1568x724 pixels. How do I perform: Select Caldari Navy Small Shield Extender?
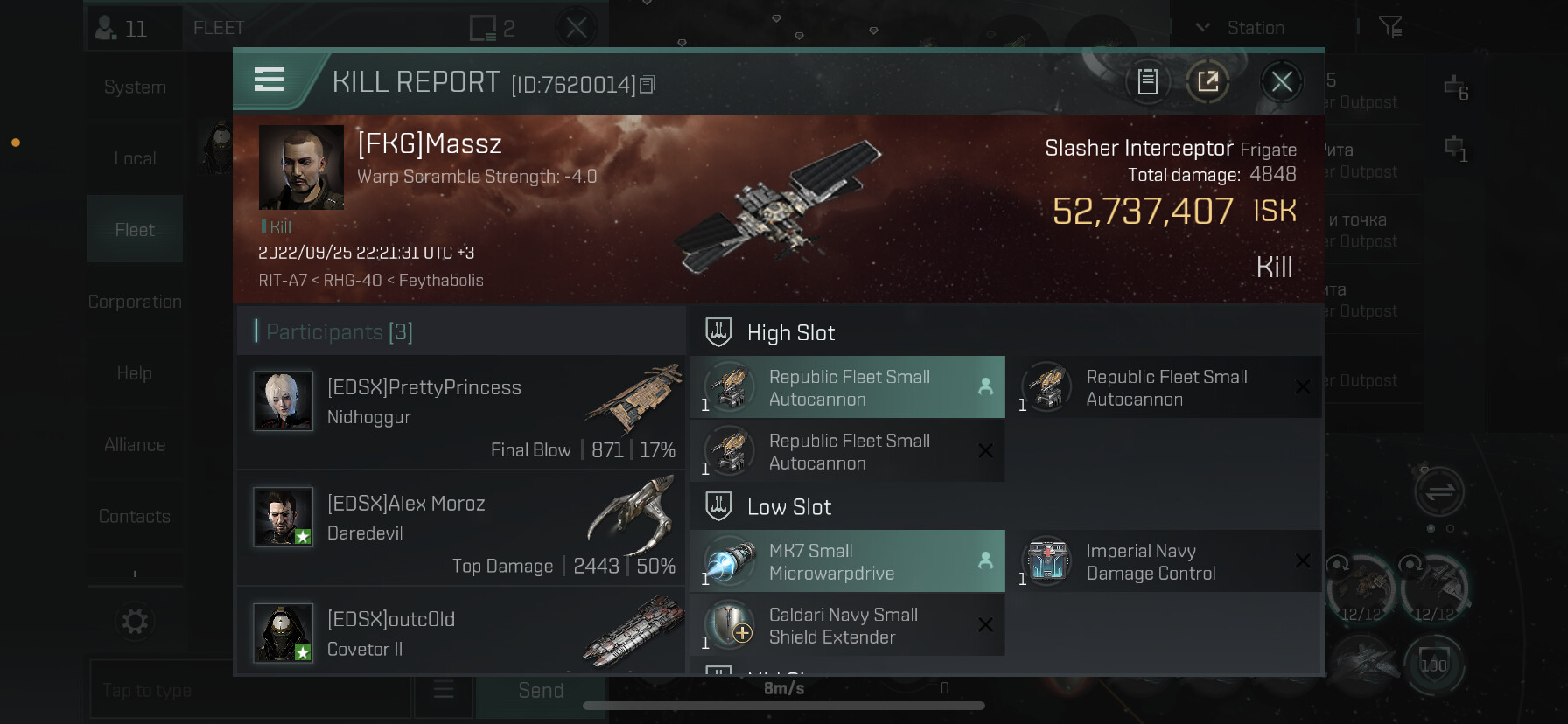847,625
